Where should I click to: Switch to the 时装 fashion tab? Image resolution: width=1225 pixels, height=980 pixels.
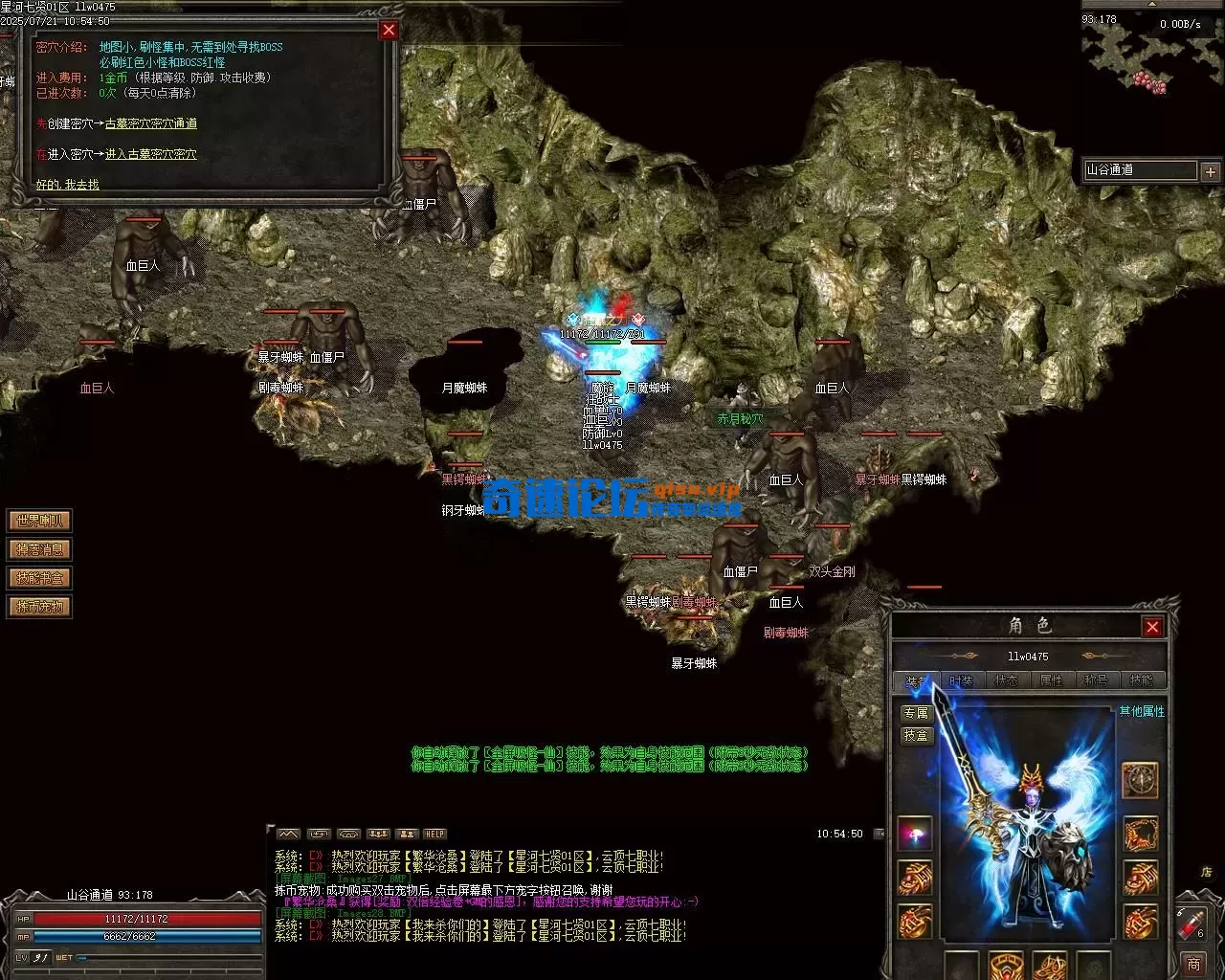(x=961, y=680)
